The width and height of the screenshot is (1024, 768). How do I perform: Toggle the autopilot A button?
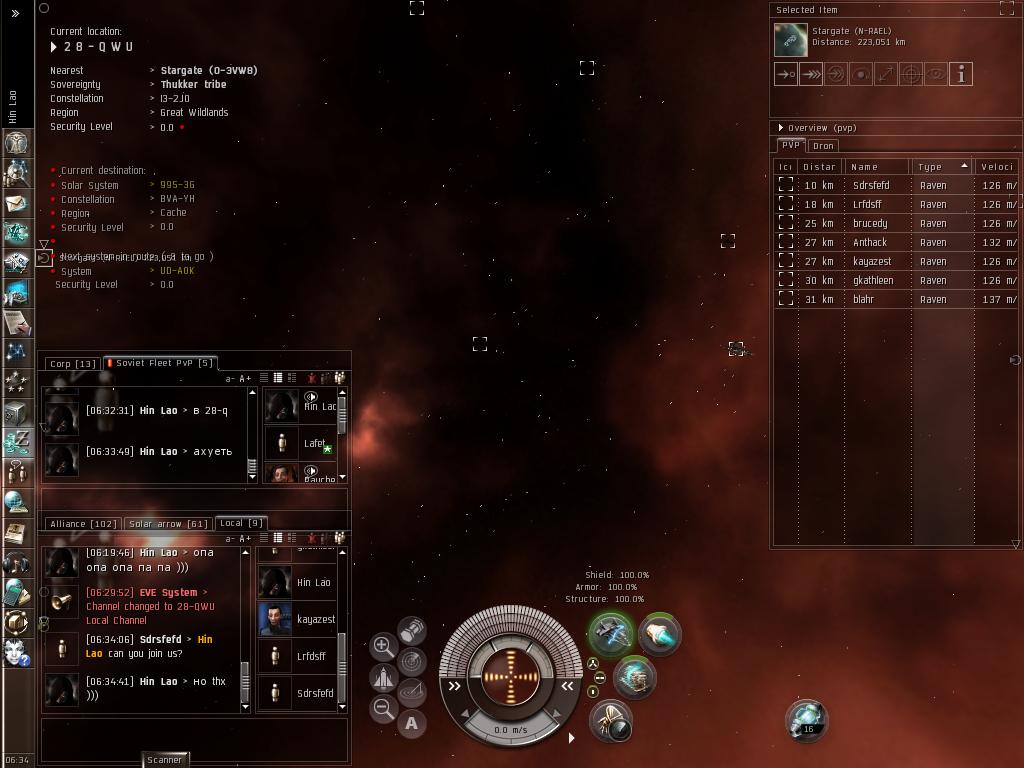pos(411,723)
